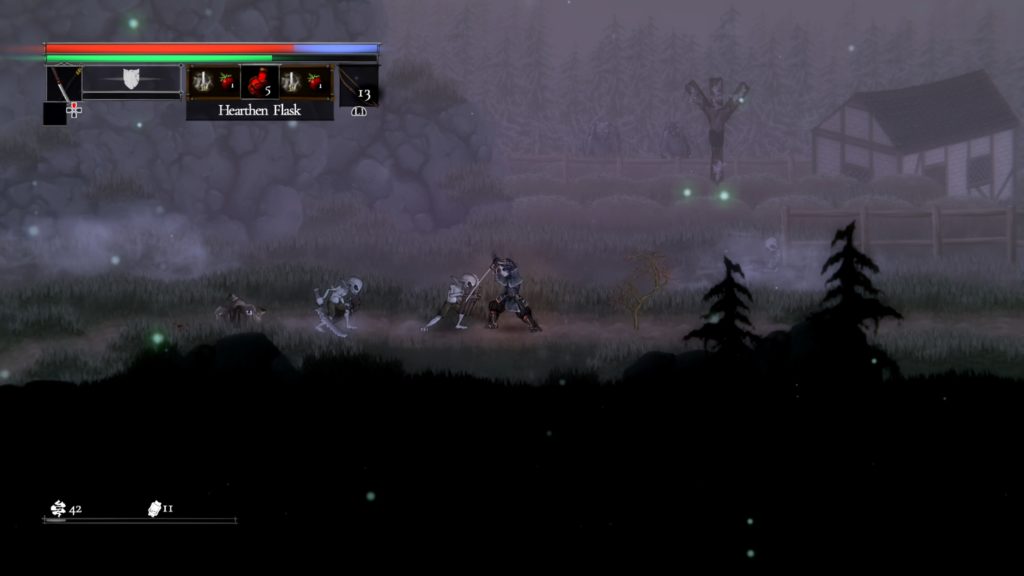Image resolution: width=1024 pixels, height=576 pixels.
Task: Select the bow slot showing 13 arrows
Action: pos(357,84)
